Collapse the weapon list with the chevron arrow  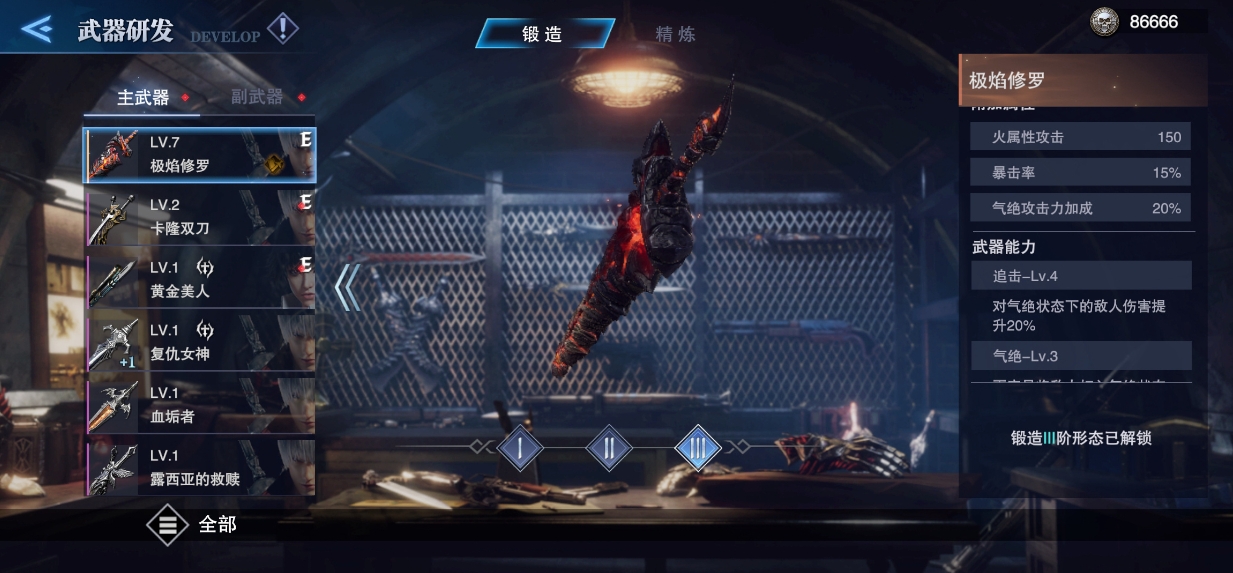coord(346,287)
